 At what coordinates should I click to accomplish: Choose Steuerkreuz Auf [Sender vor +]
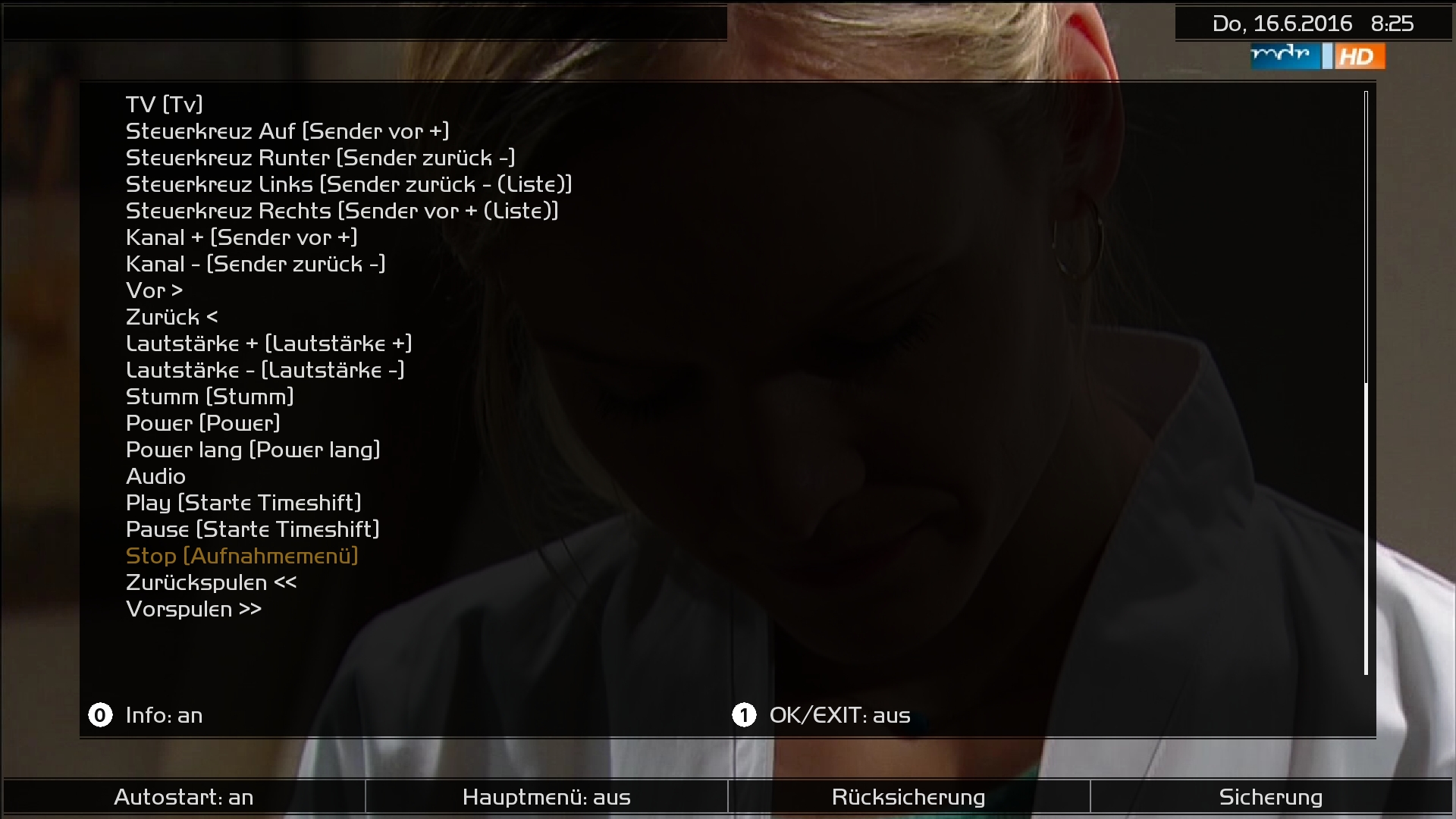click(287, 131)
